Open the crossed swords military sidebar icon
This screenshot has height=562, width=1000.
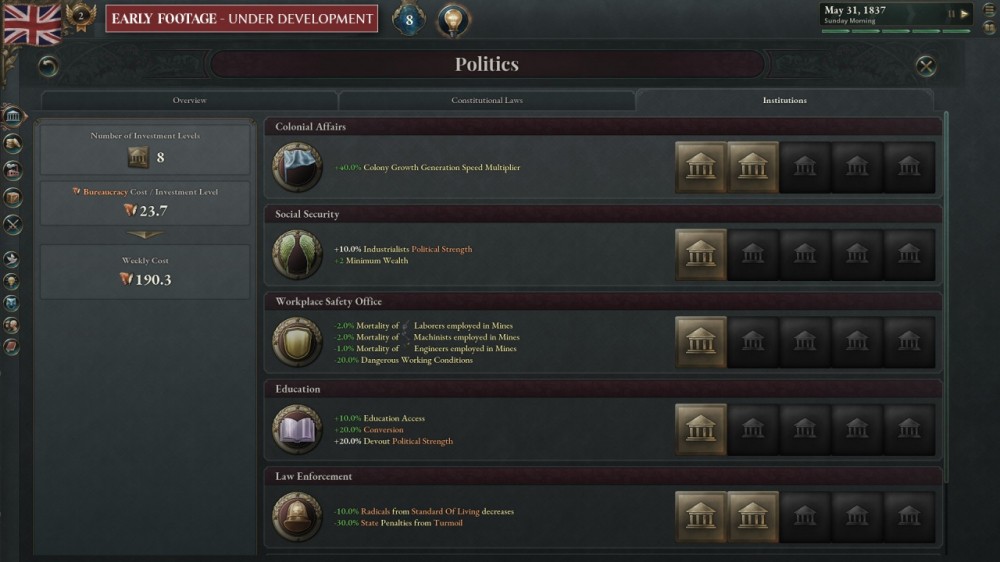pyautogui.click(x=13, y=225)
